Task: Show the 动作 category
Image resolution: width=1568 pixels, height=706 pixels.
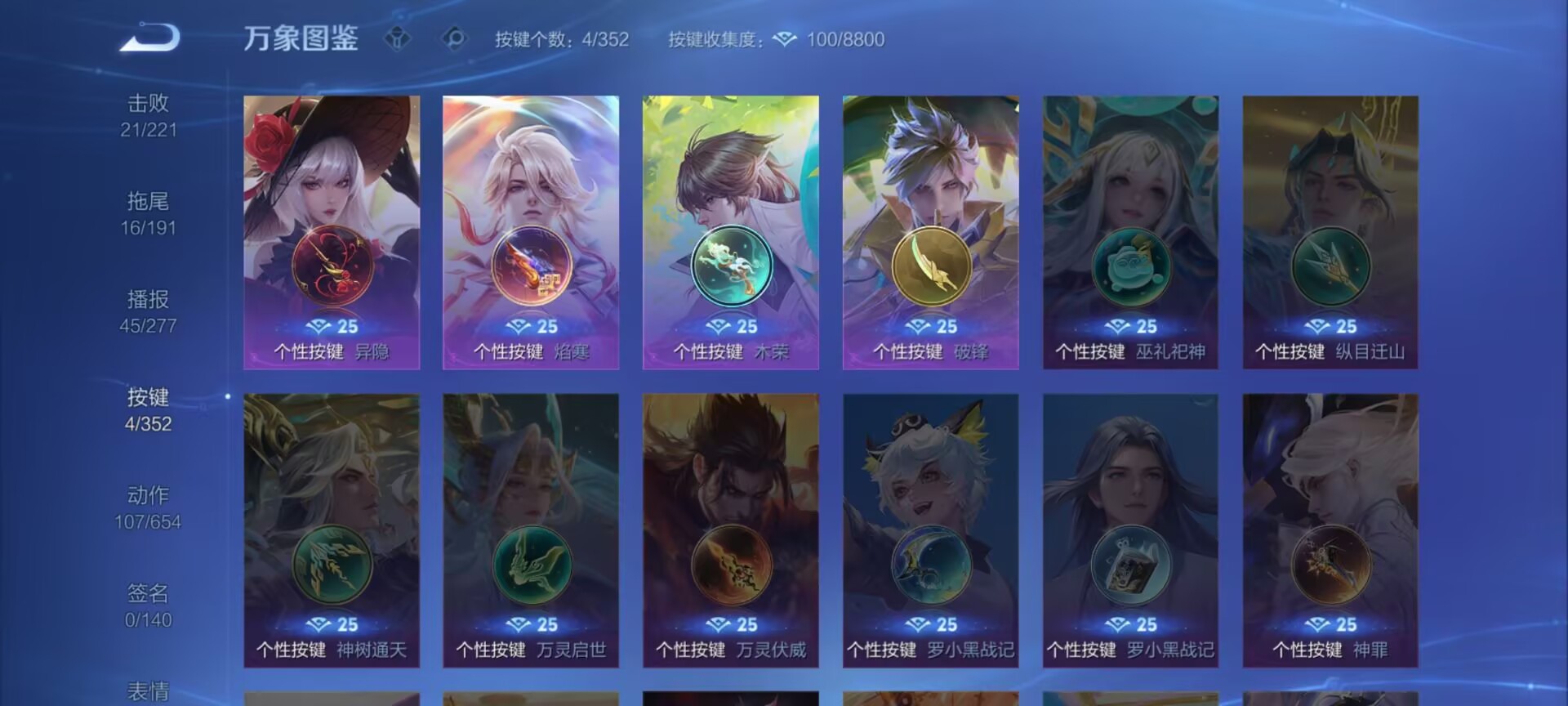Action: (148, 507)
